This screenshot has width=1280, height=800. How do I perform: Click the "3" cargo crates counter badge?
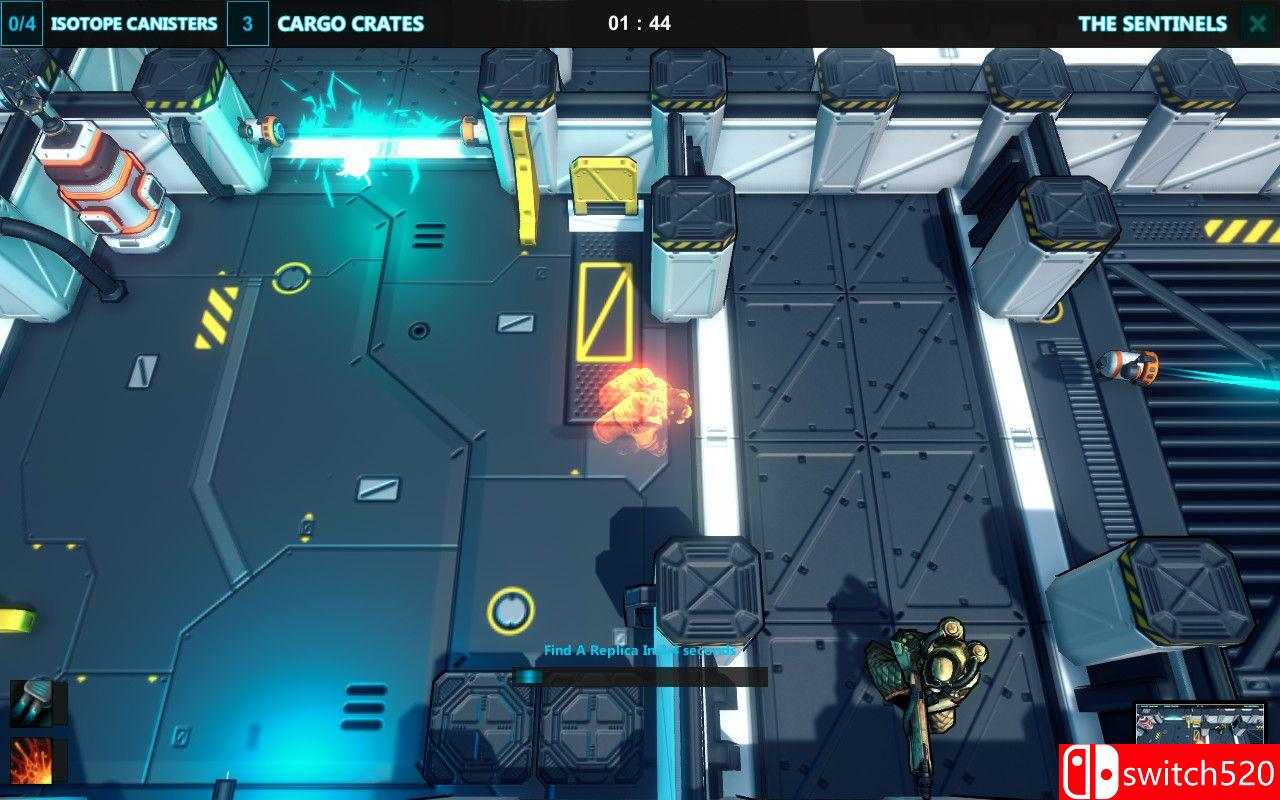click(247, 23)
